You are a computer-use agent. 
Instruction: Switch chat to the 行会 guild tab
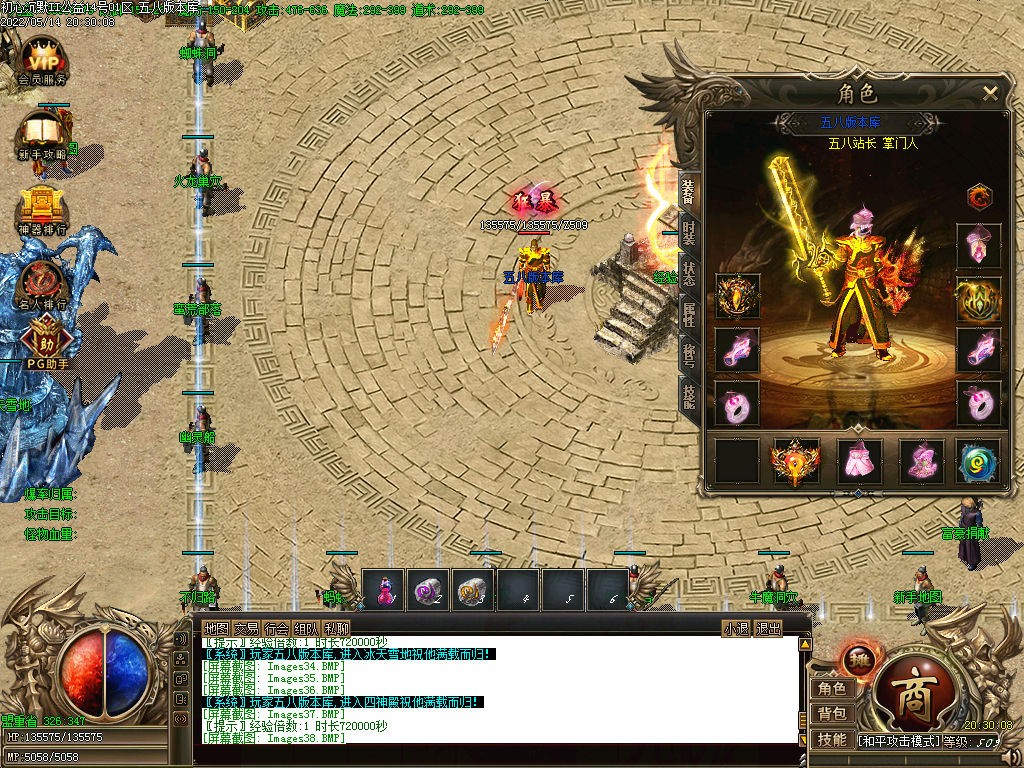(x=276, y=628)
